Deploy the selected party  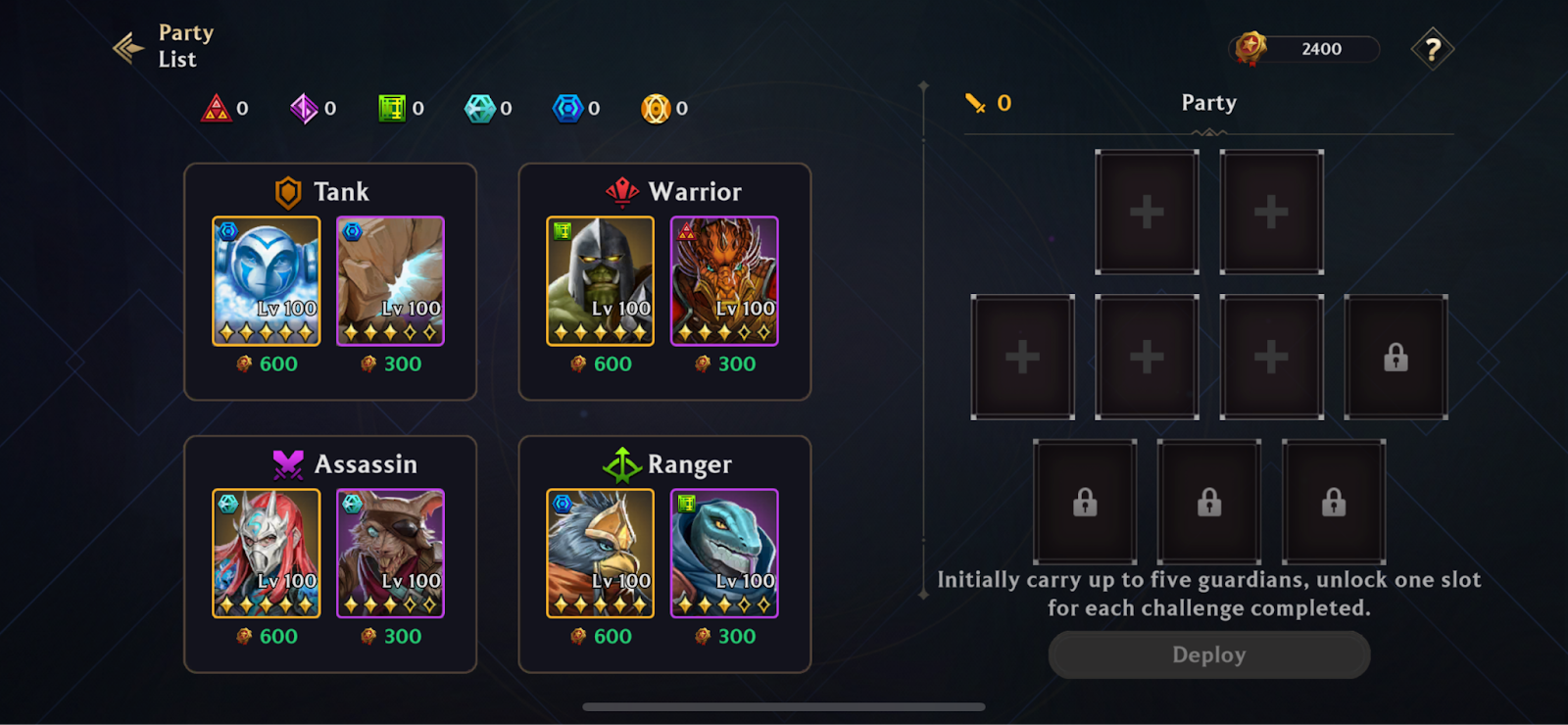click(1208, 654)
